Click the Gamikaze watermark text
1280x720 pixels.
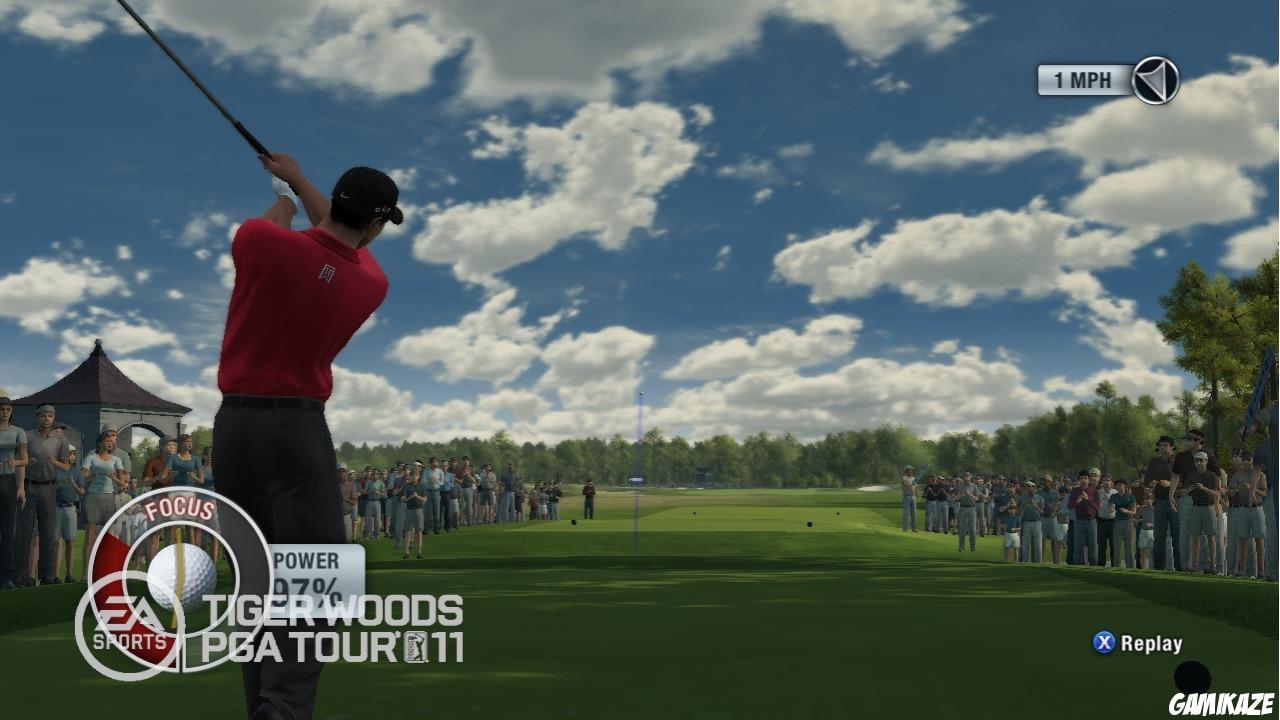click(1220, 706)
